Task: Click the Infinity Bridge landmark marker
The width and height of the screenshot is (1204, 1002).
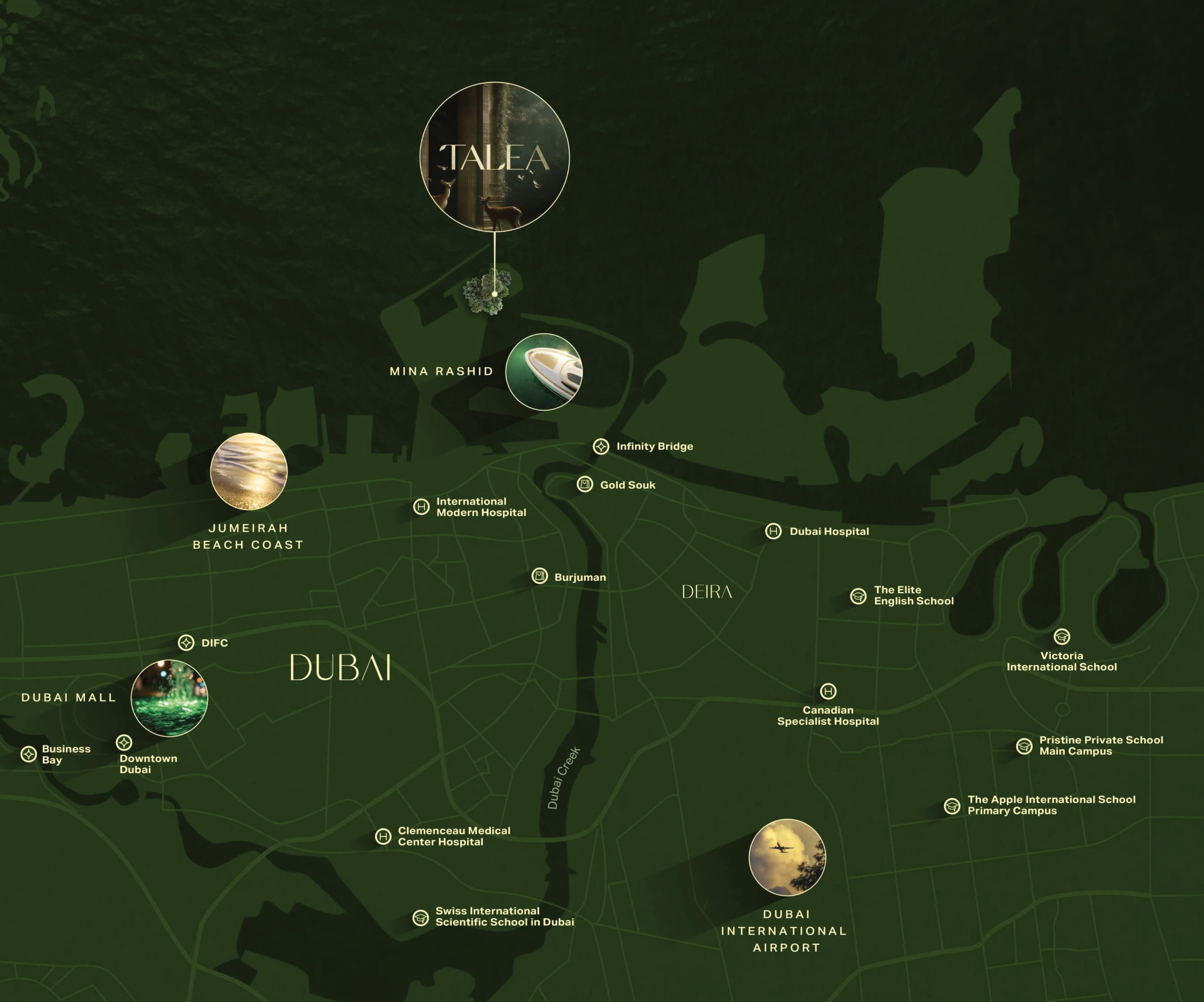Action: [x=601, y=447]
